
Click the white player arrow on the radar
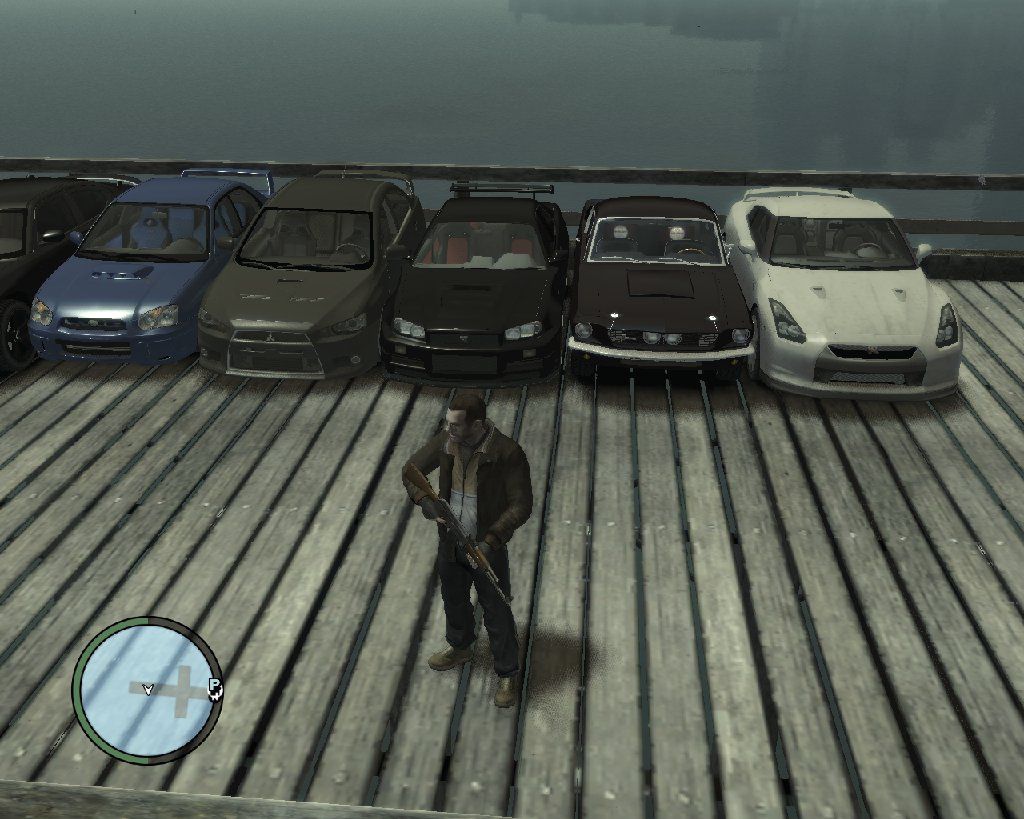tap(148, 689)
